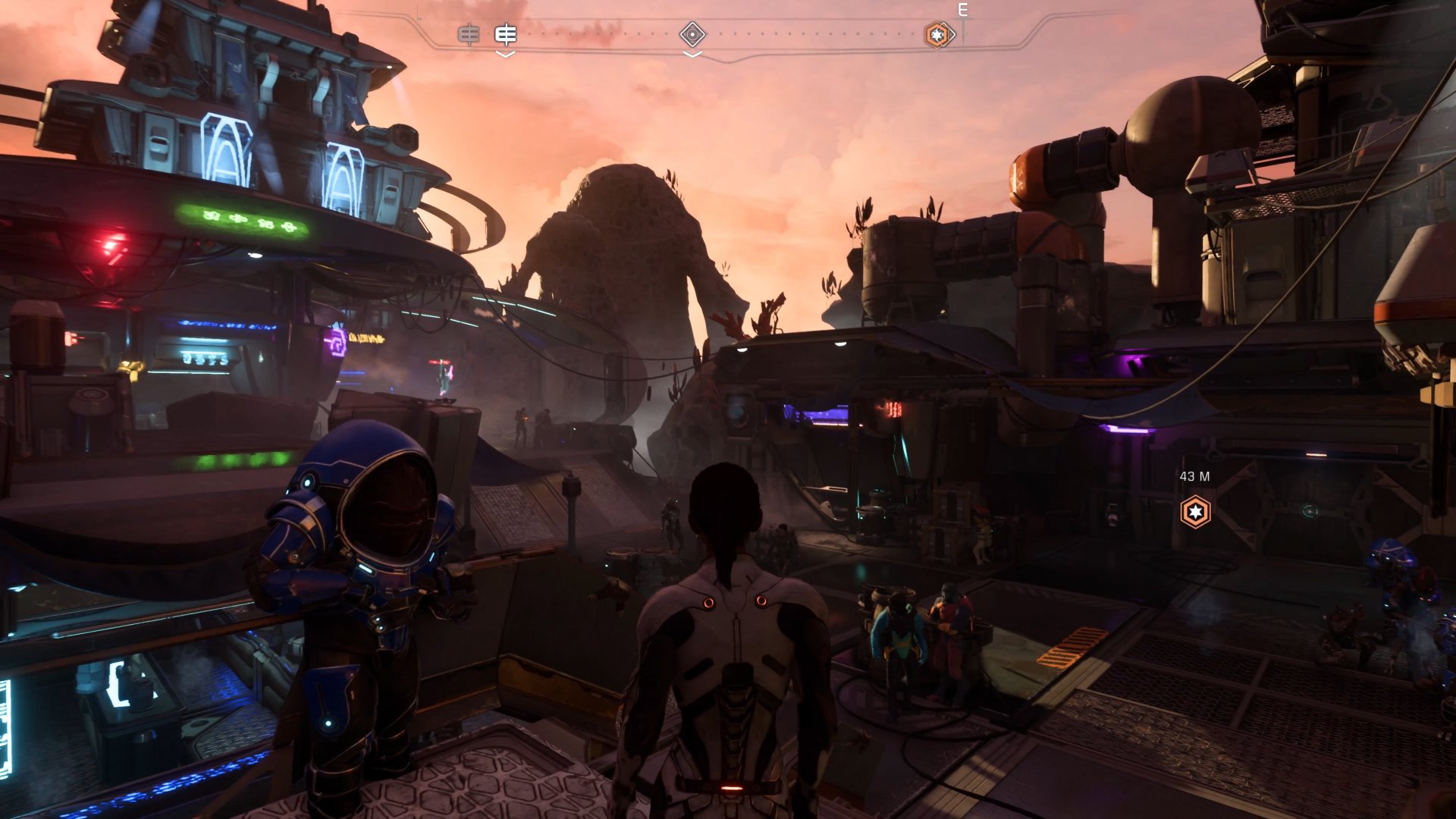Viewport: 1456px width, 819px height.
Task: Click the 43 M distance label
Action: point(1195,477)
